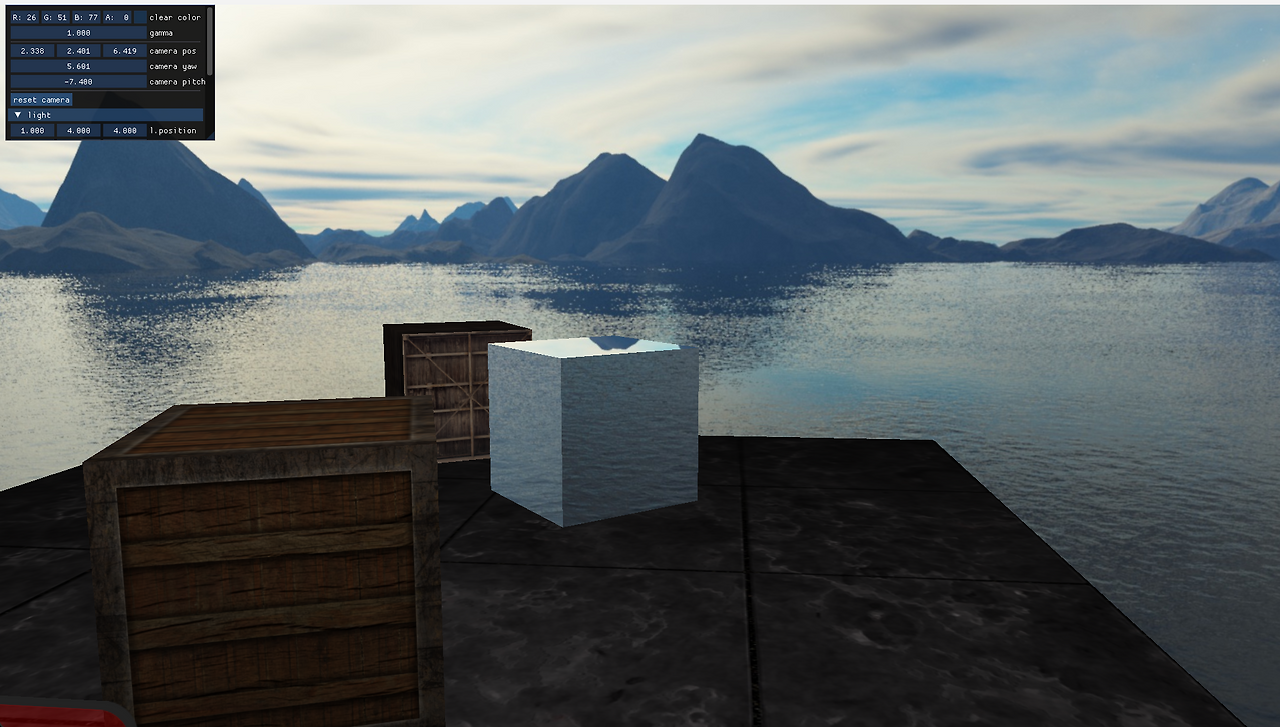Select the first camera pos component field
This screenshot has width=1280, height=727.
tap(30, 50)
